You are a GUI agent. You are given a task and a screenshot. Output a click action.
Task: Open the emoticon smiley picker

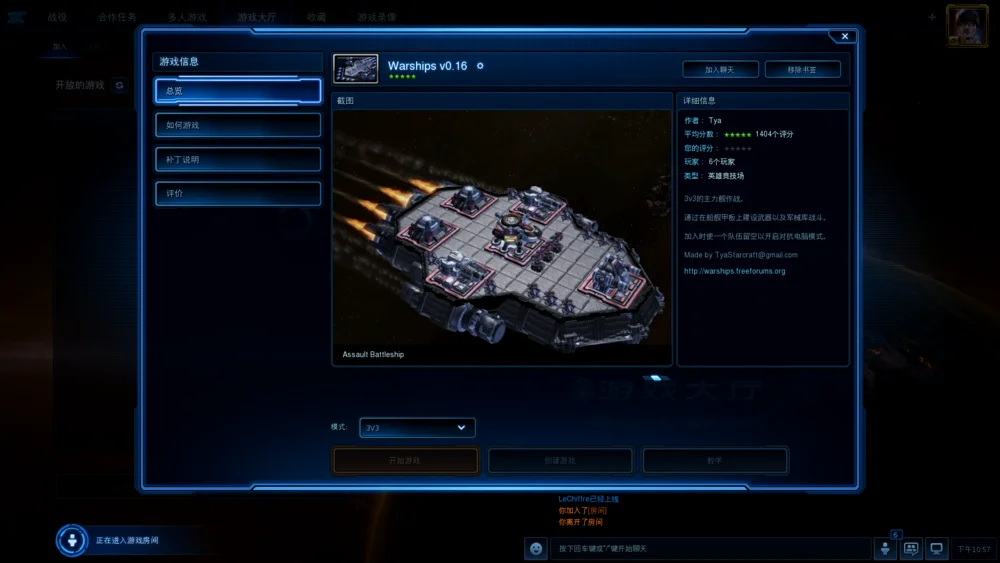(537, 549)
